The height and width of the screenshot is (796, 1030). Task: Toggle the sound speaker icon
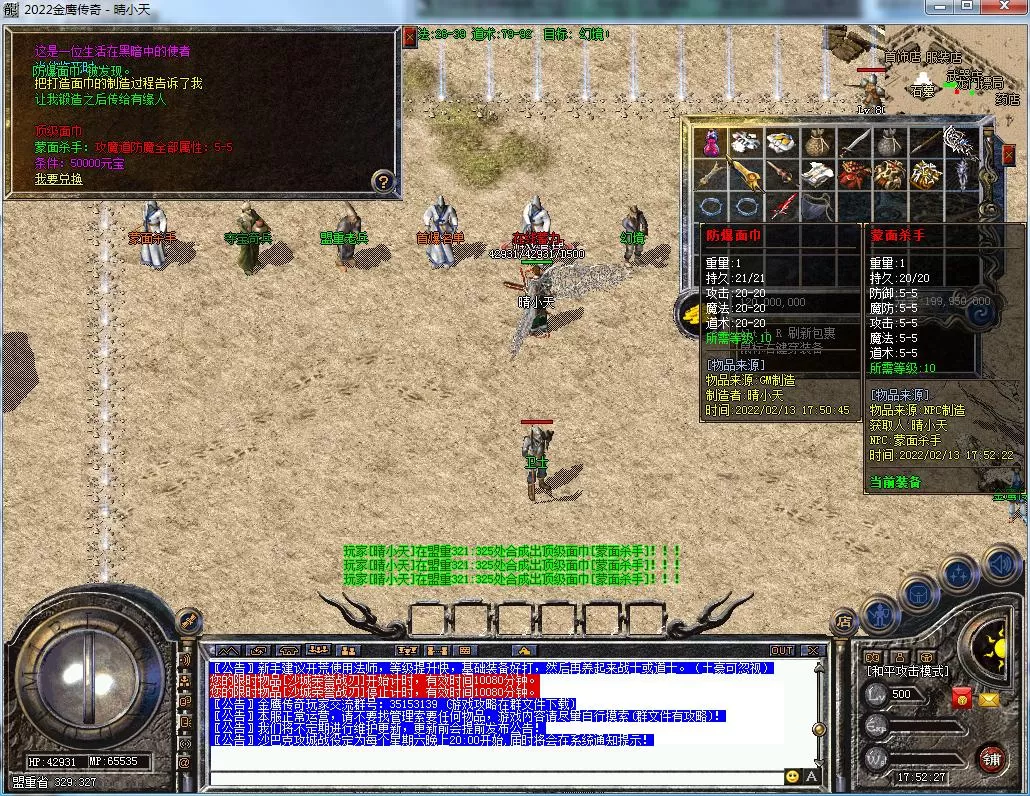[x=1000, y=565]
